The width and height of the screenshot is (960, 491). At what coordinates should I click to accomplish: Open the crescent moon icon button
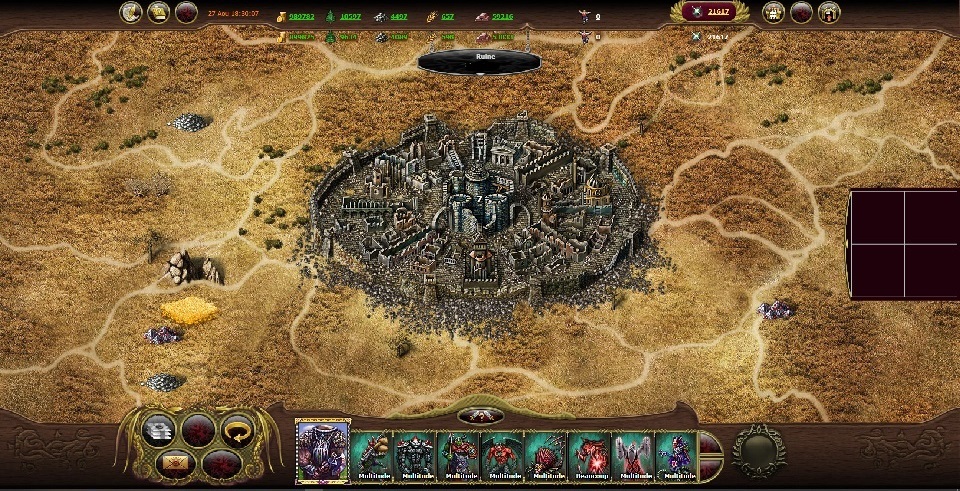(130, 12)
